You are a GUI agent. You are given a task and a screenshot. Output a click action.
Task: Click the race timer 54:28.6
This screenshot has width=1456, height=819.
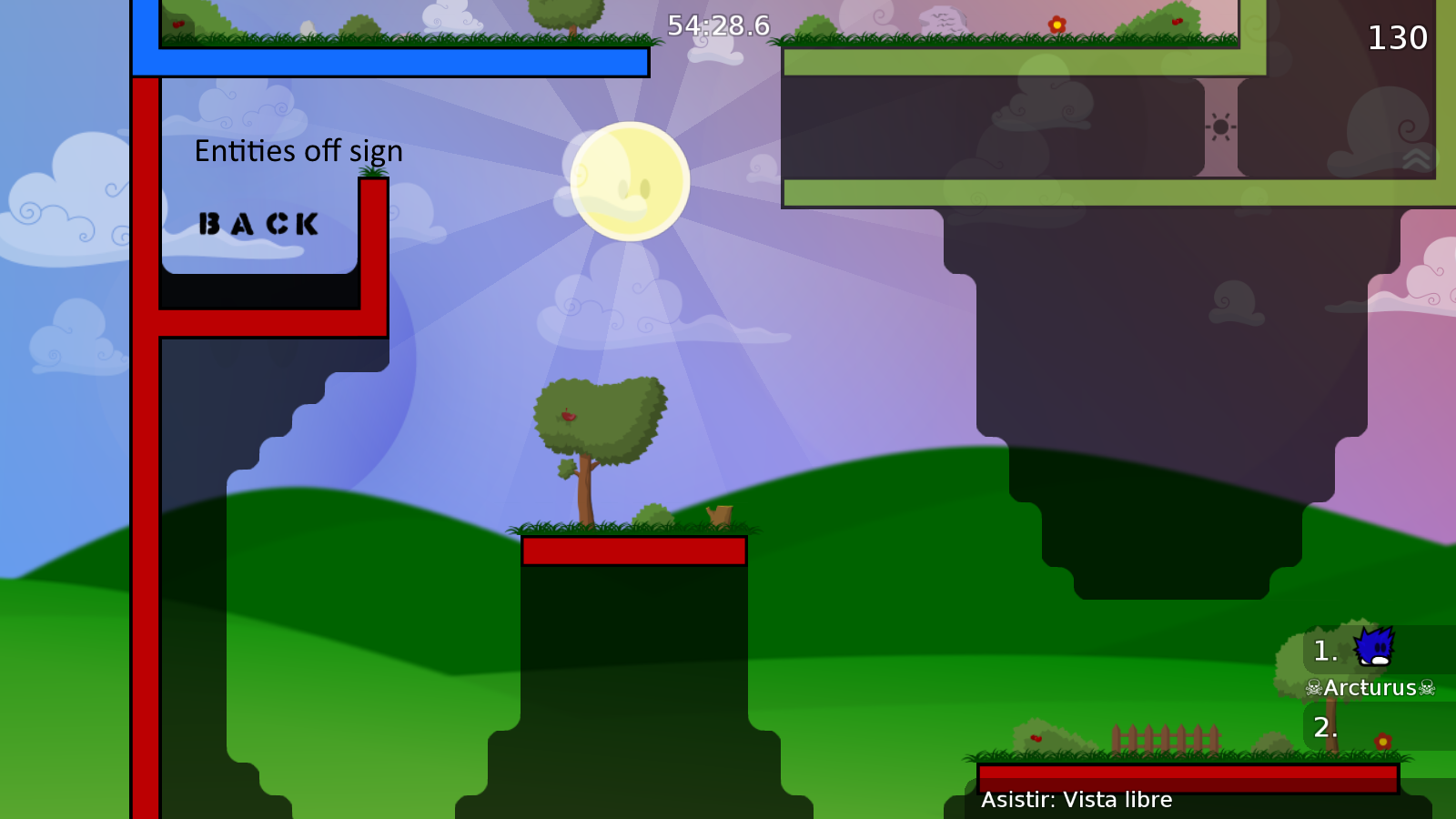717,26
